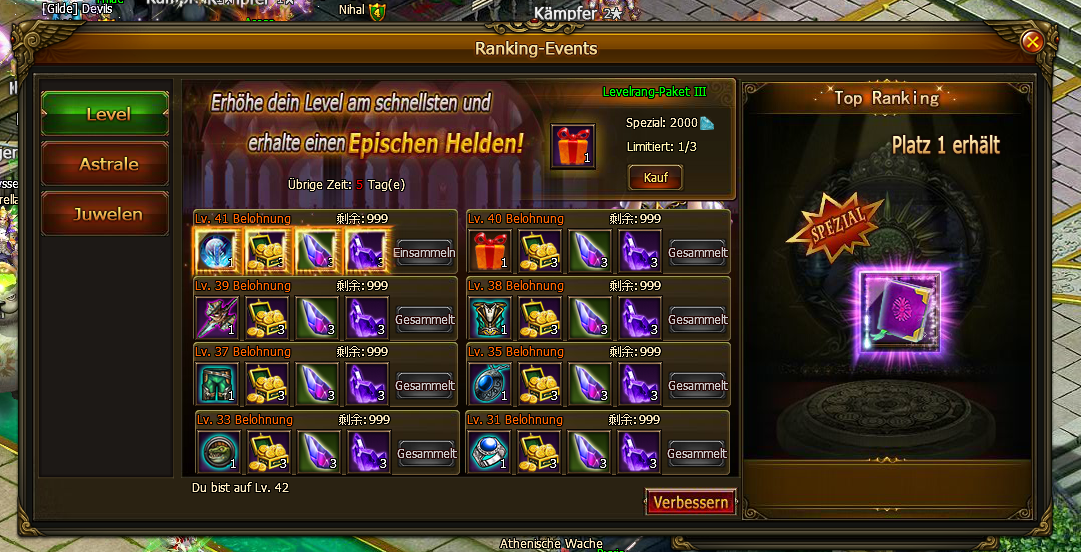Inspect the staff weapon Lv. 39 reward
This screenshot has height=552, width=1081.
click(x=216, y=318)
